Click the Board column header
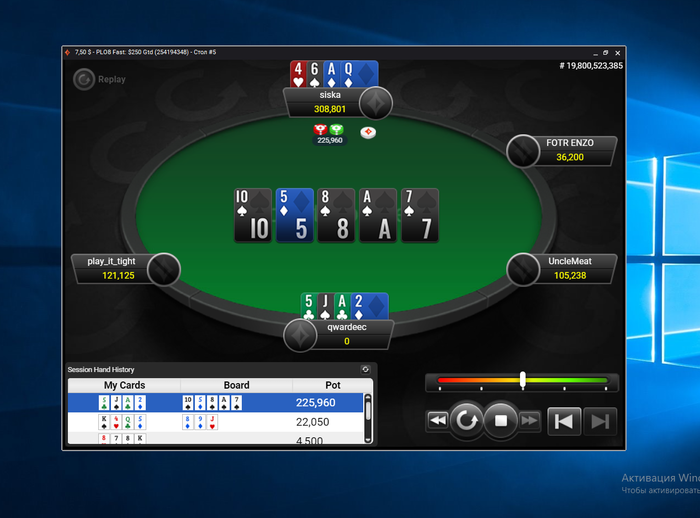 click(x=236, y=385)
